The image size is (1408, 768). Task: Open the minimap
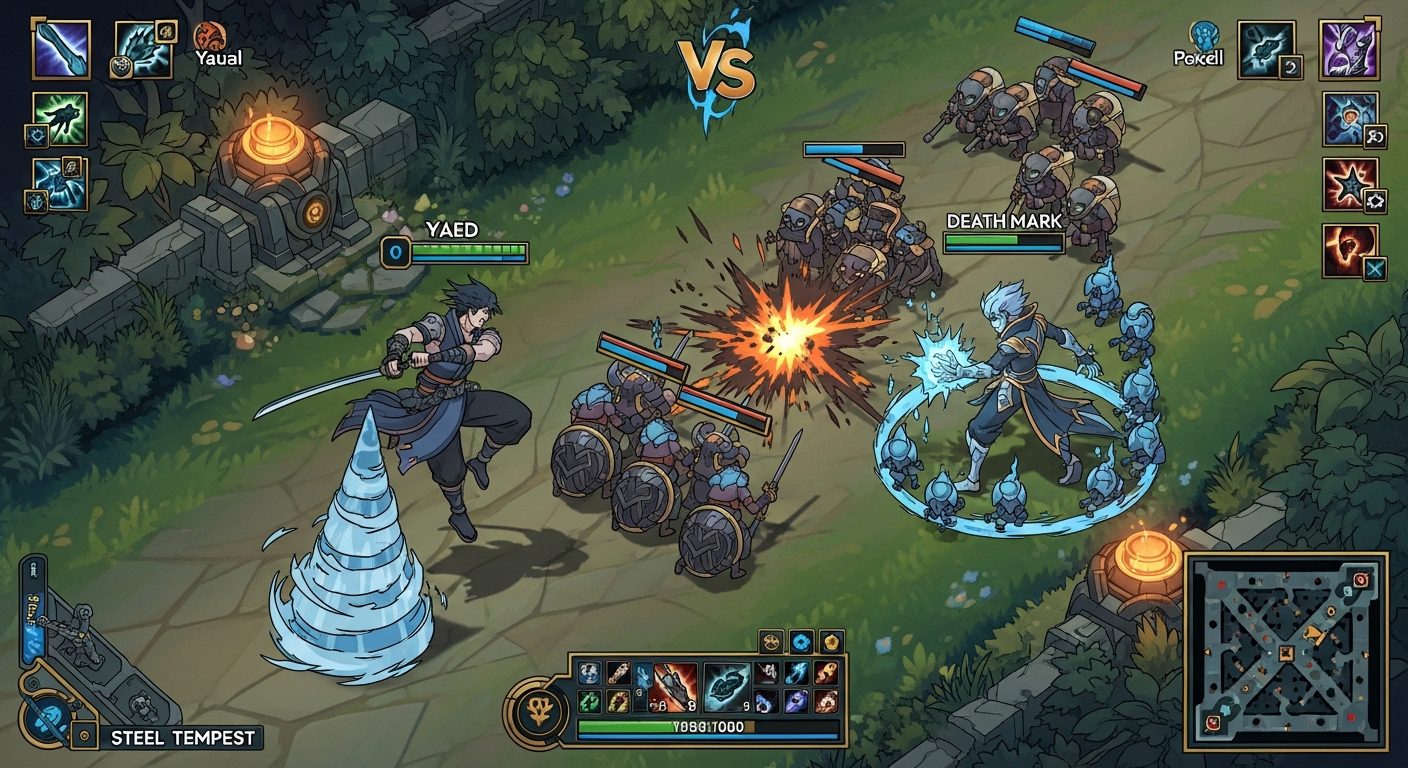(1285, 652)
